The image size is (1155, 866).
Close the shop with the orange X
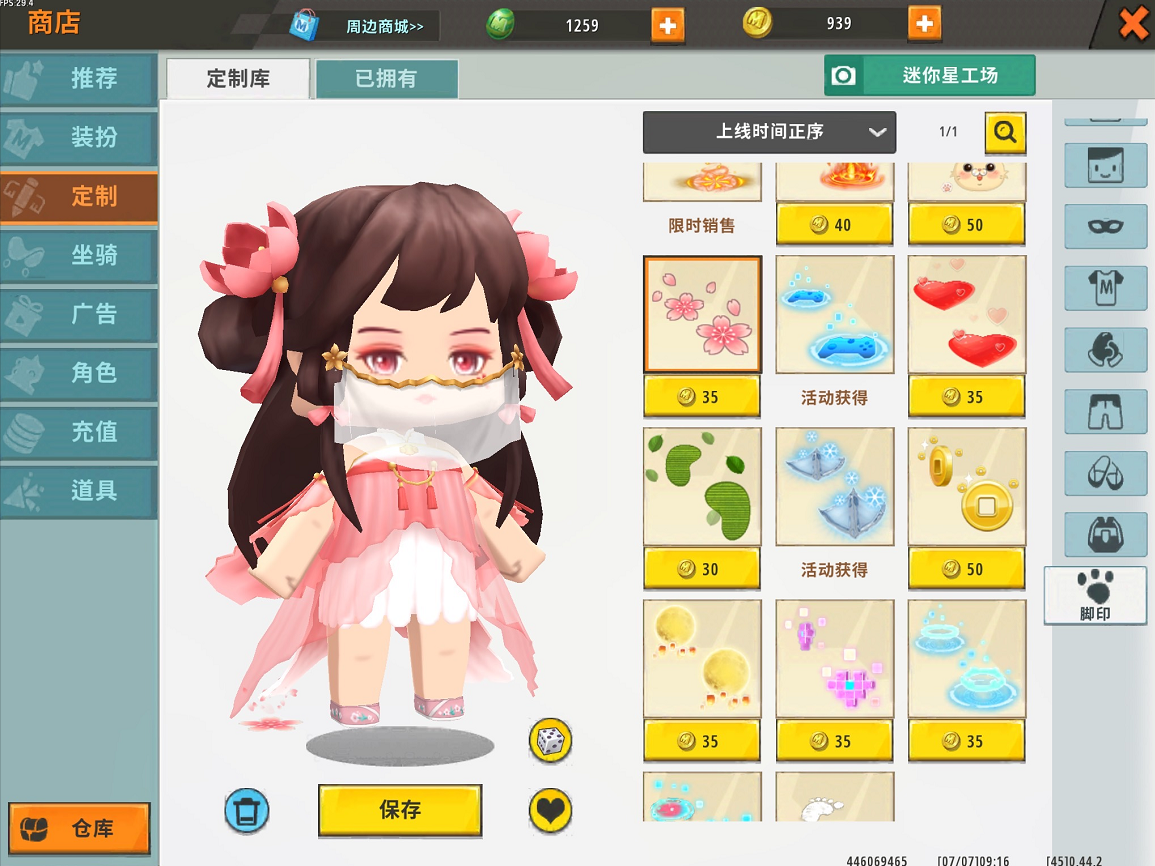(x=1133, y=23)
